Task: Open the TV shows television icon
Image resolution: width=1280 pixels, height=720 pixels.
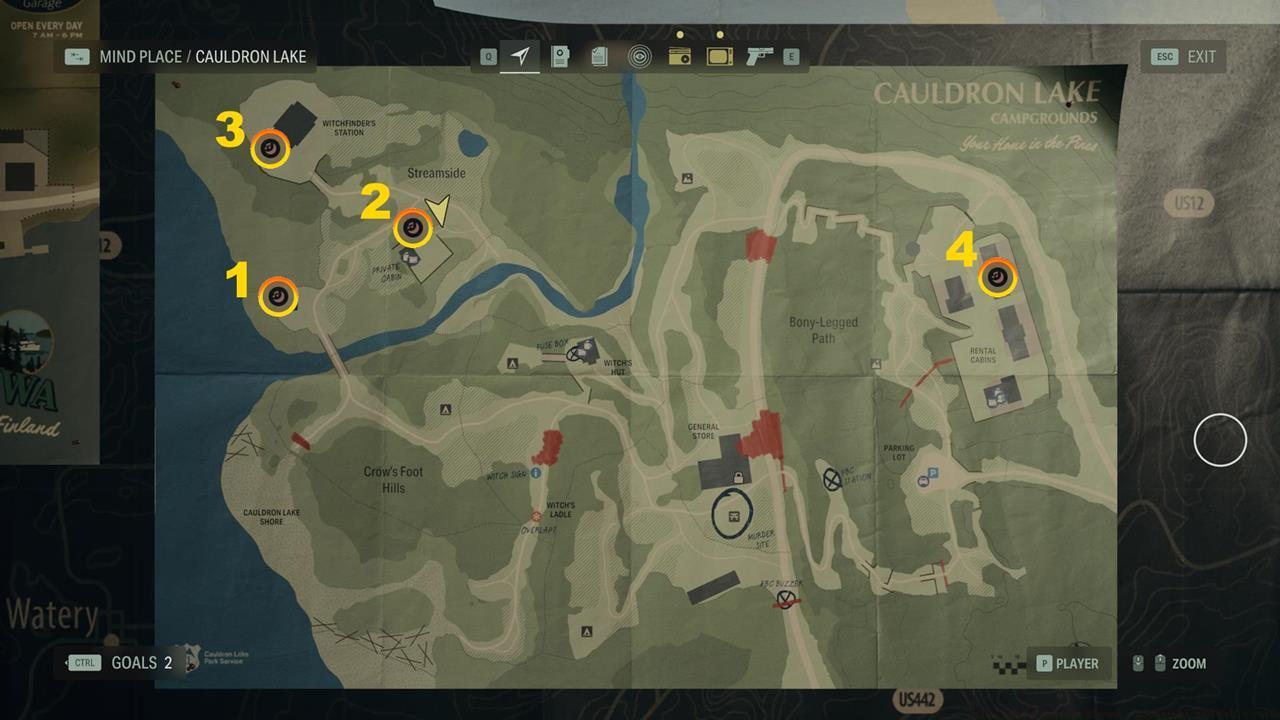Action: pos(718,56)
